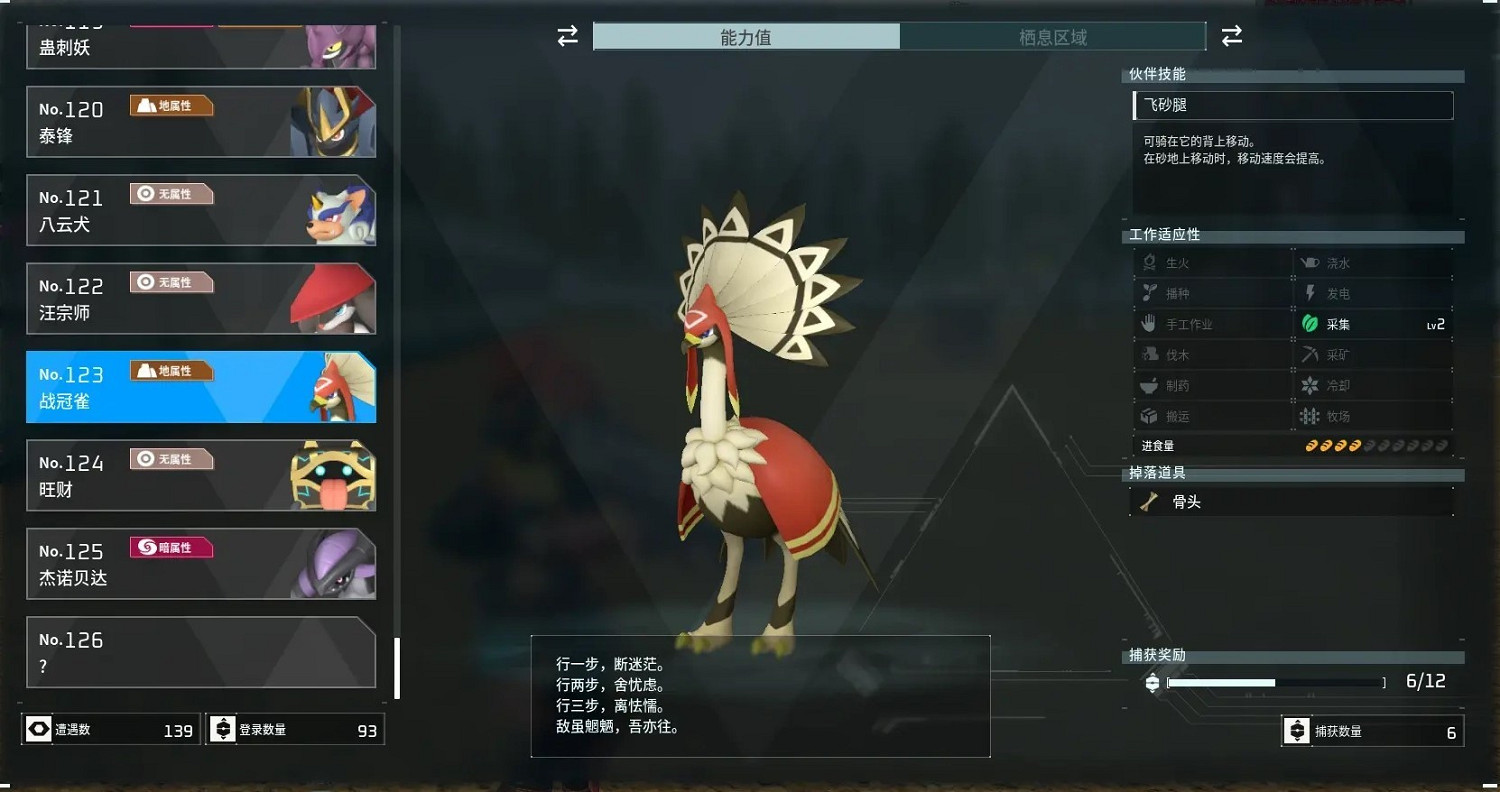Click the Pal sphere icon beside 捕获数量
Image resolution: width=1500 pixels, height=792 pixels.
click(1297, 730)
